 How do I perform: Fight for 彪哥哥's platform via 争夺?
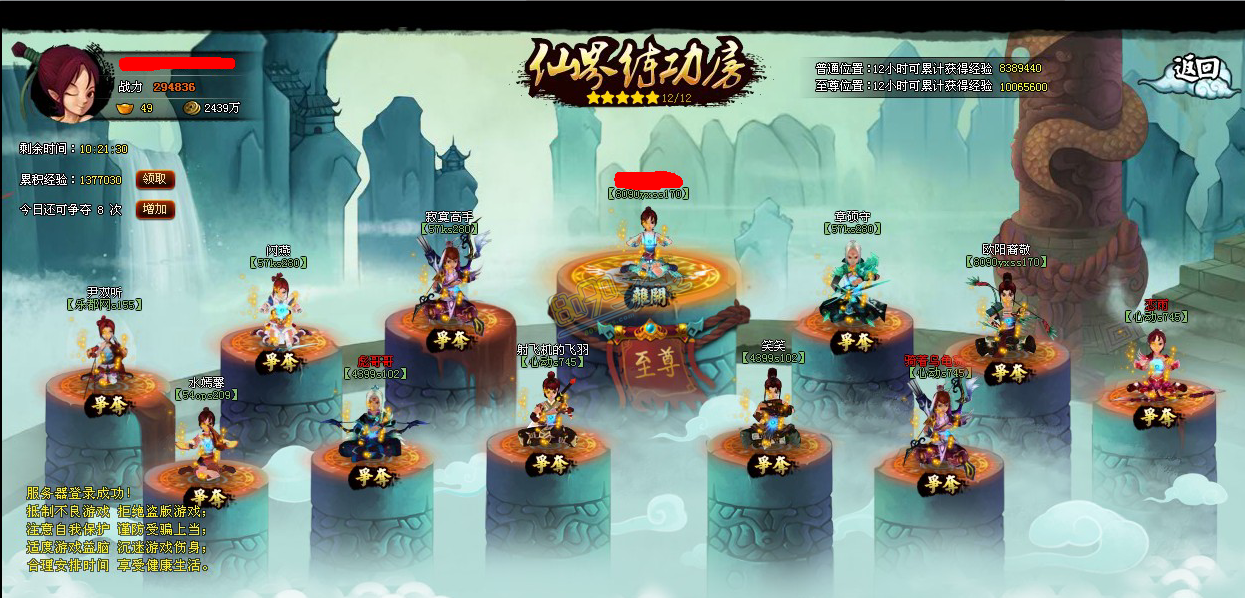(x=372, y=476)
